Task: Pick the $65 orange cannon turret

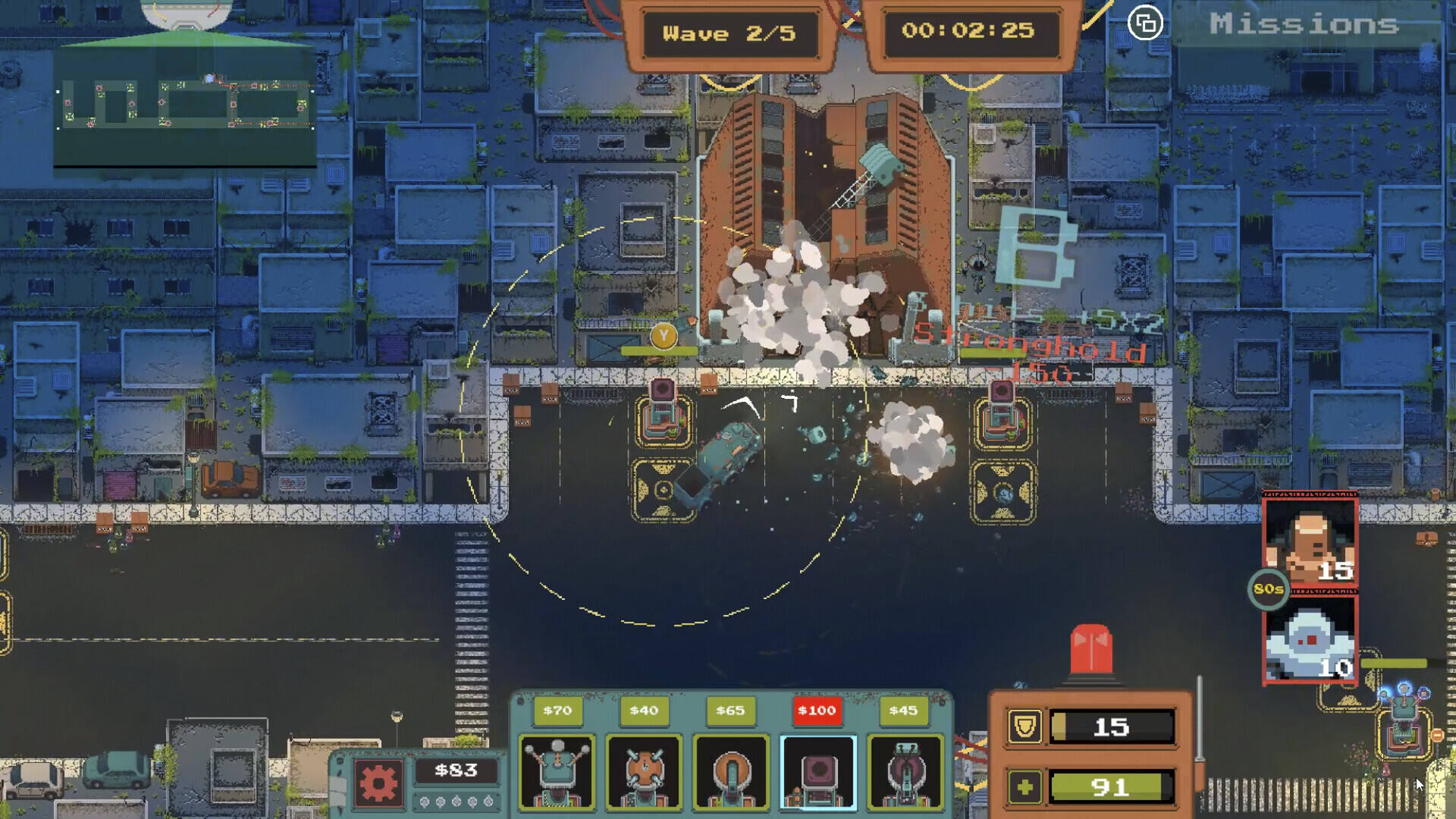Action: click(731, 771)
